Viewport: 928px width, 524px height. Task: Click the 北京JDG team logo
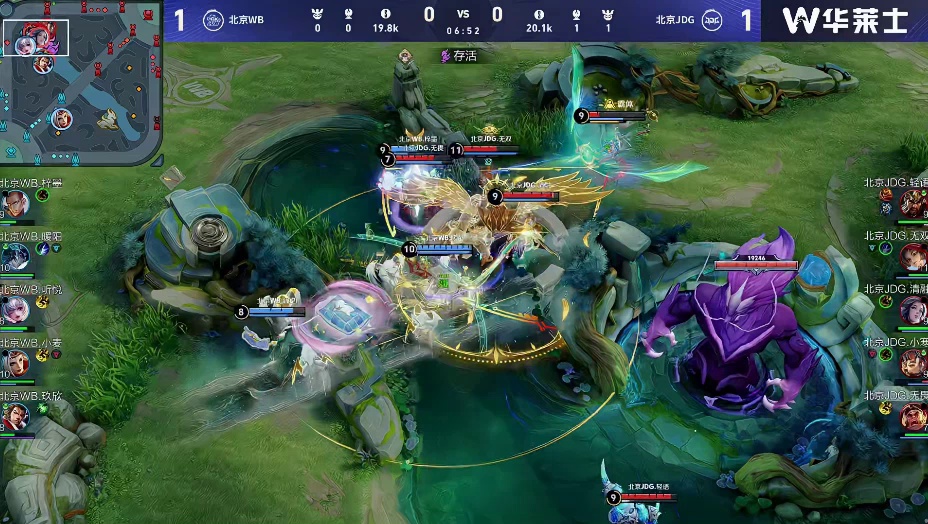712,19
